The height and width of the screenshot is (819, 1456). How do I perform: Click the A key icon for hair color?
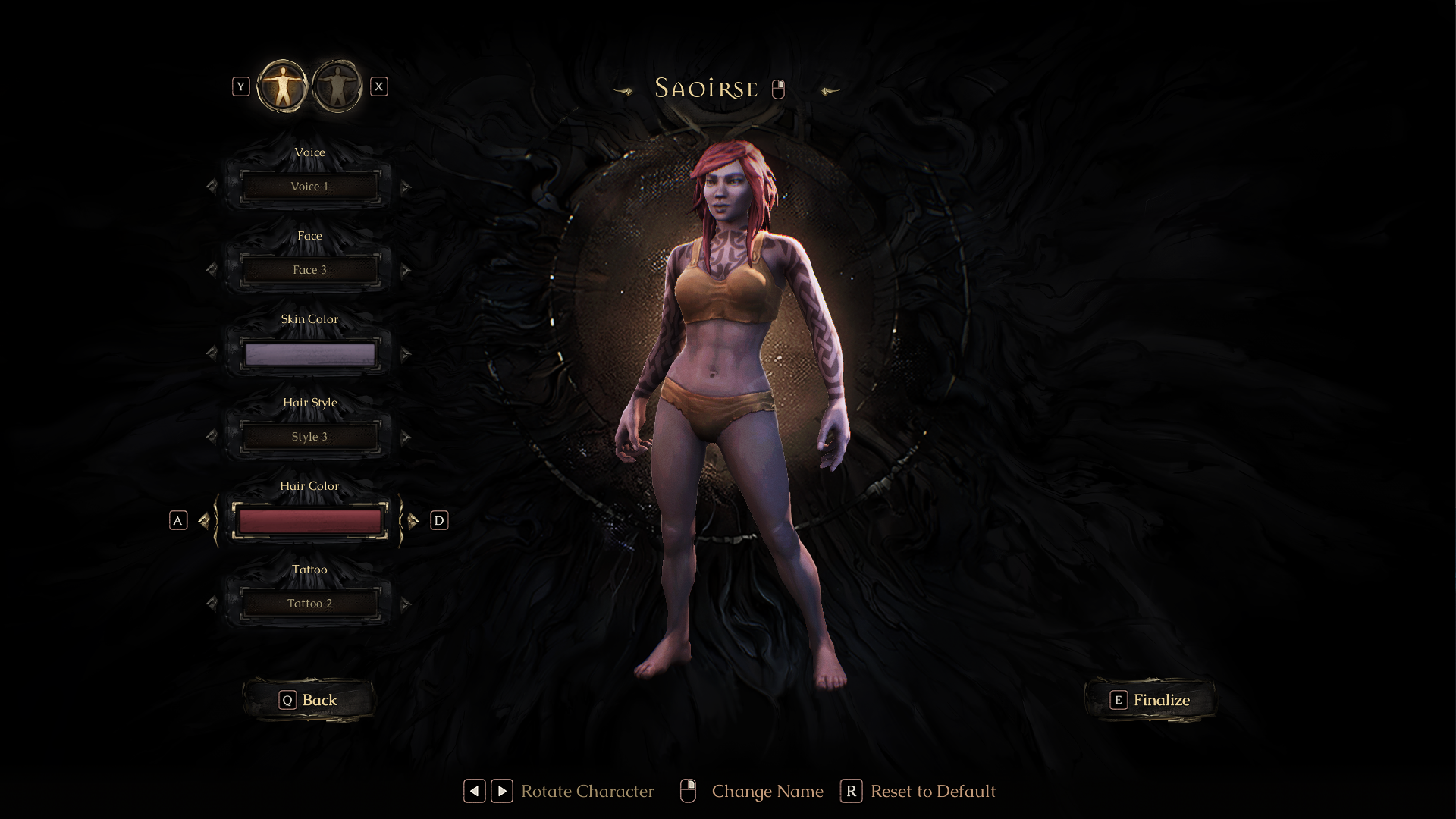coord(178,520)
